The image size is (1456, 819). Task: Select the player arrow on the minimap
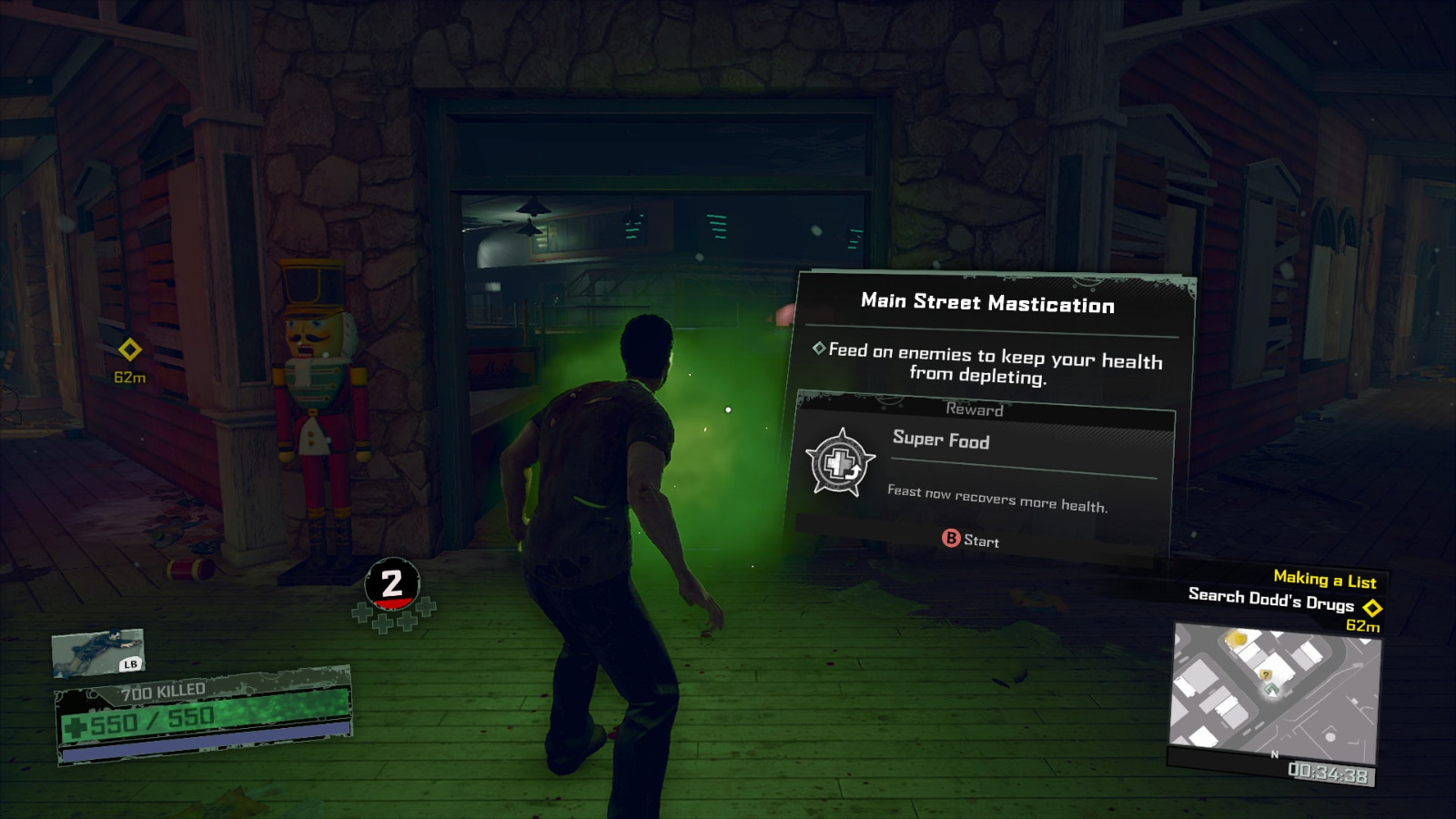click(1271, 691)
